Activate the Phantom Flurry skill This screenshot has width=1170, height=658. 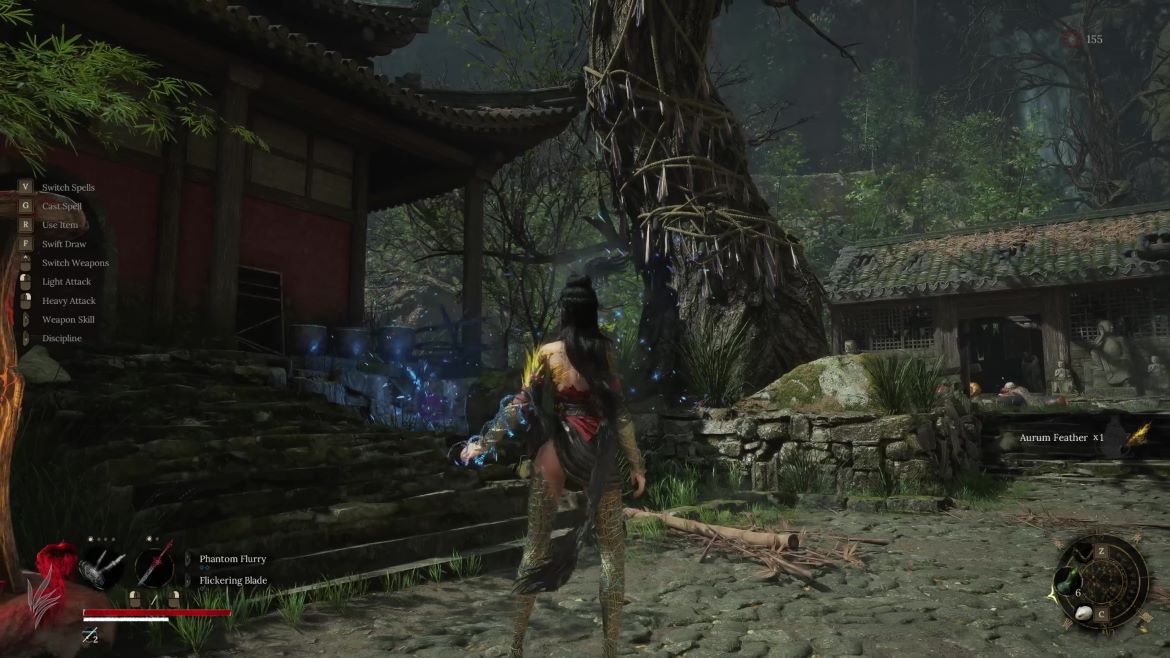[x=232, y=559]
